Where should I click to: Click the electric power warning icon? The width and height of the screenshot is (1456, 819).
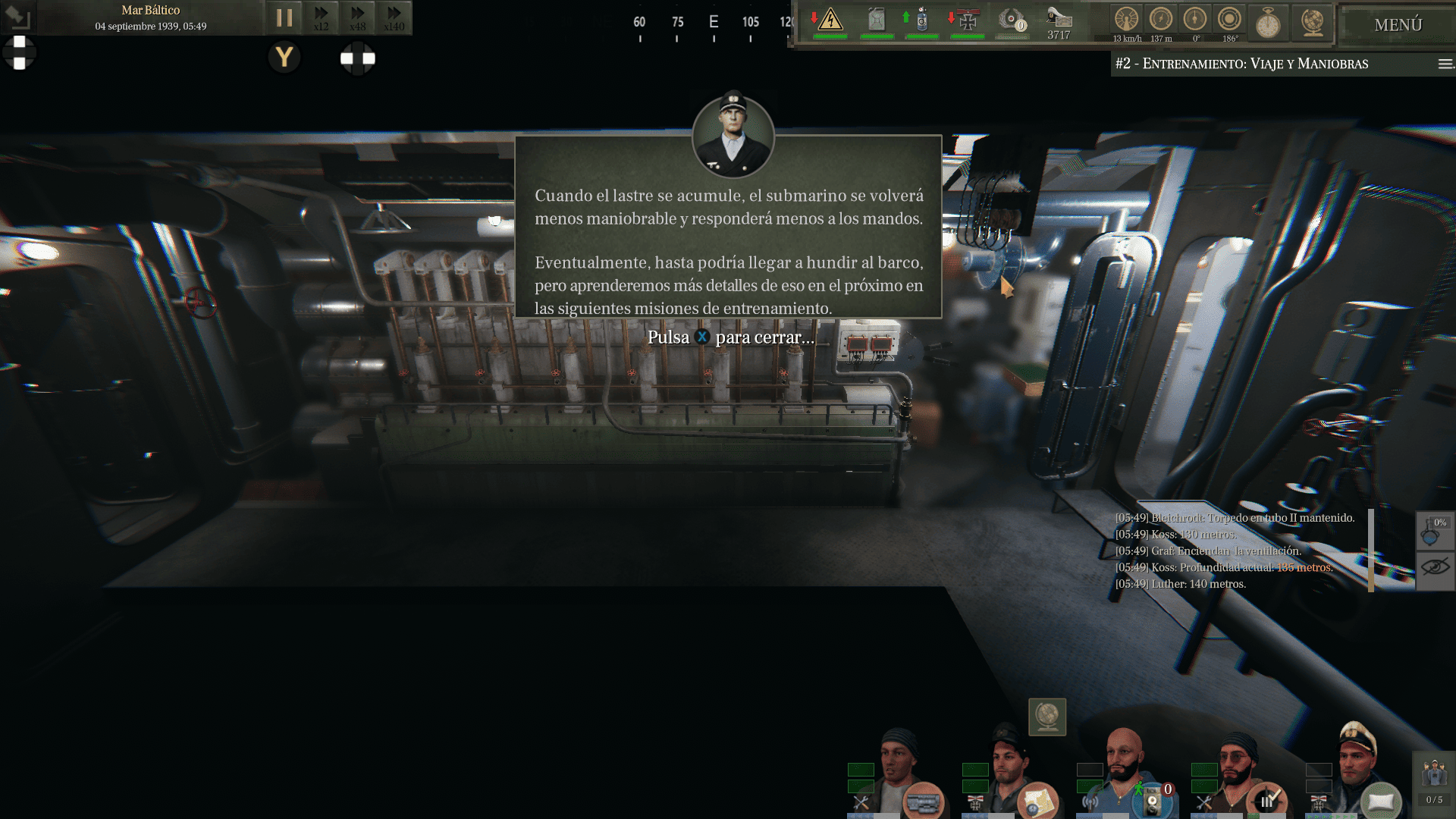pyautogui.click(x=830, y=20)
